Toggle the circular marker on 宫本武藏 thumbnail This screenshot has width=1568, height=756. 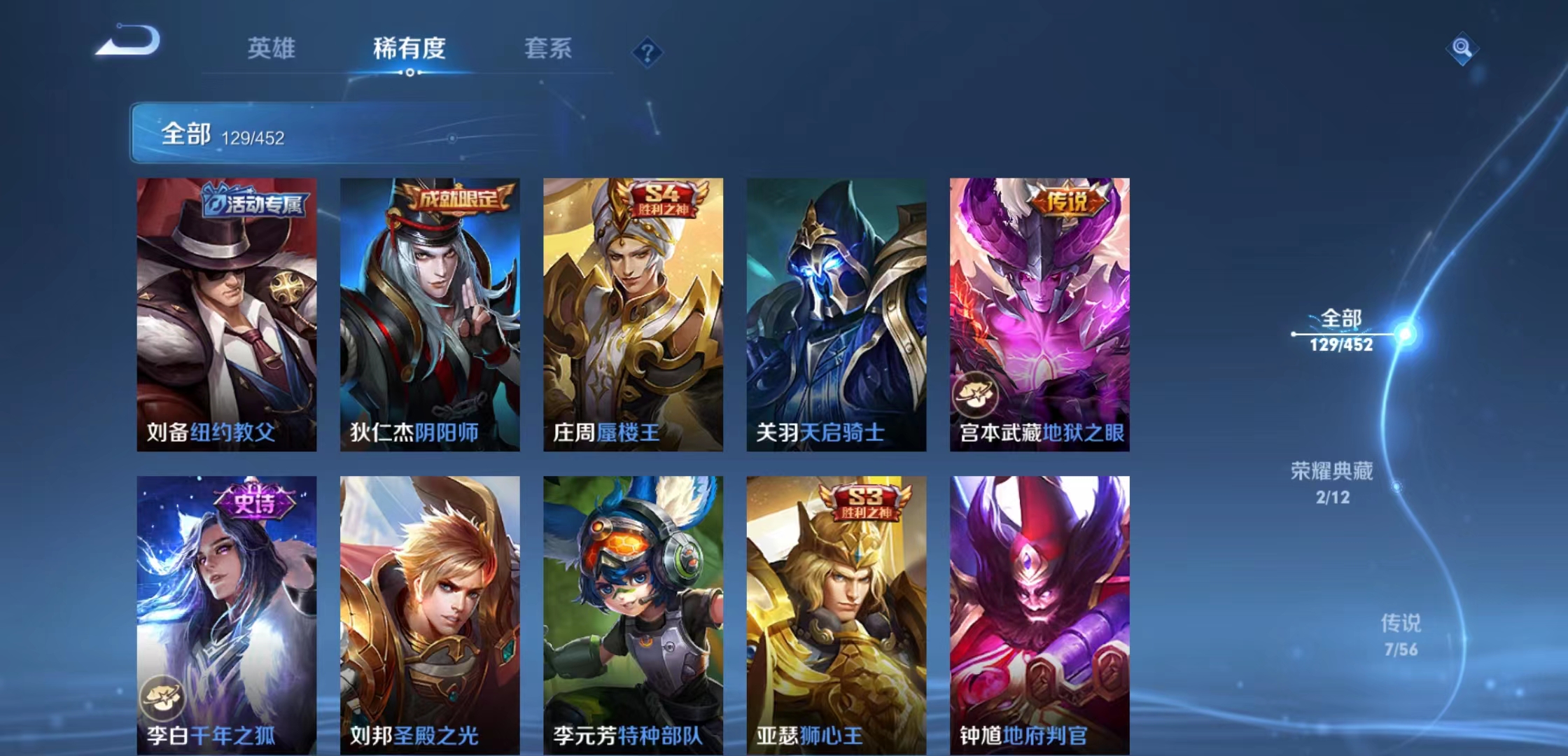click(976, 393)
